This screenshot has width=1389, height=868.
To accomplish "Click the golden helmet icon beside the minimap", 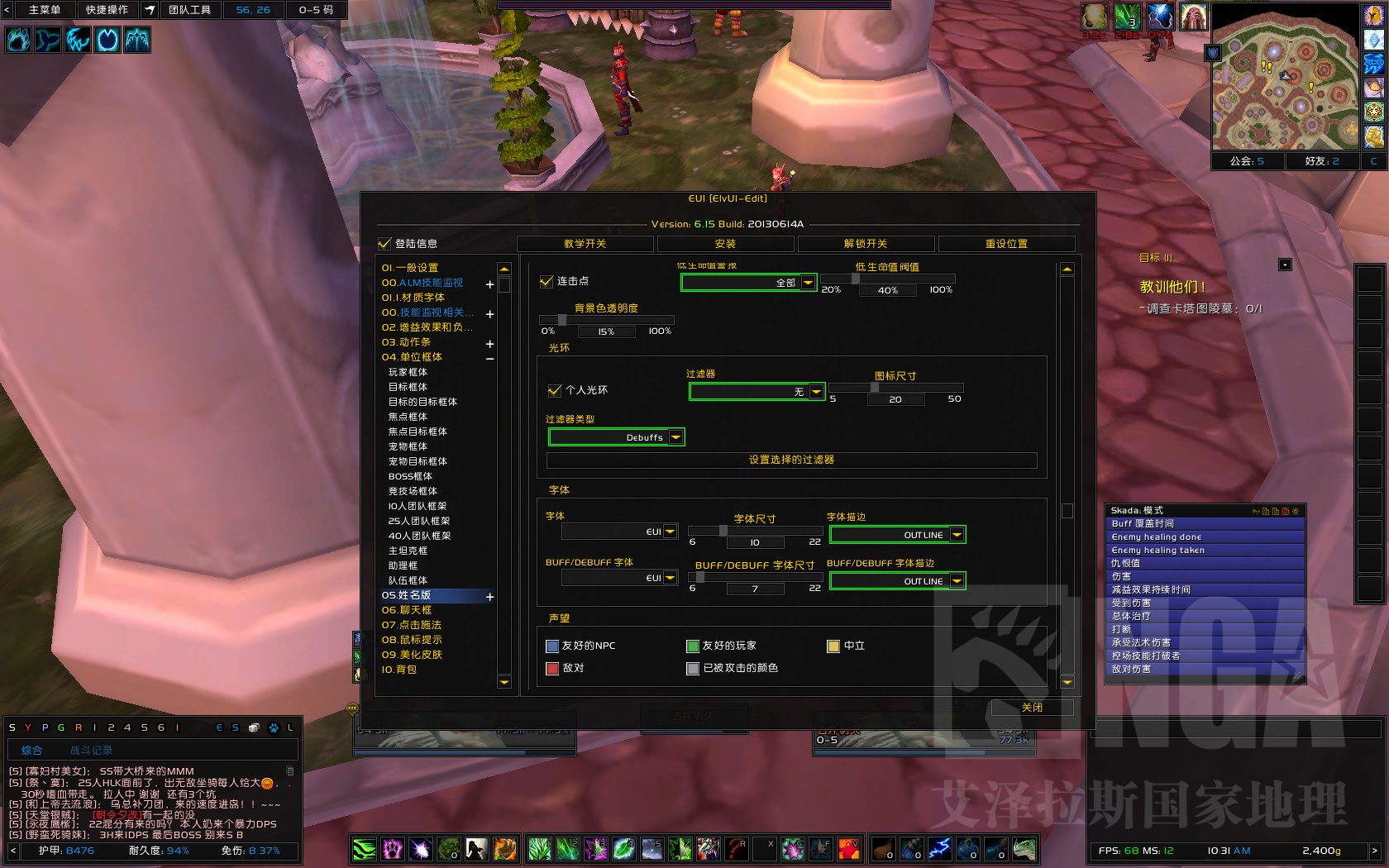I will point(1373,15).
